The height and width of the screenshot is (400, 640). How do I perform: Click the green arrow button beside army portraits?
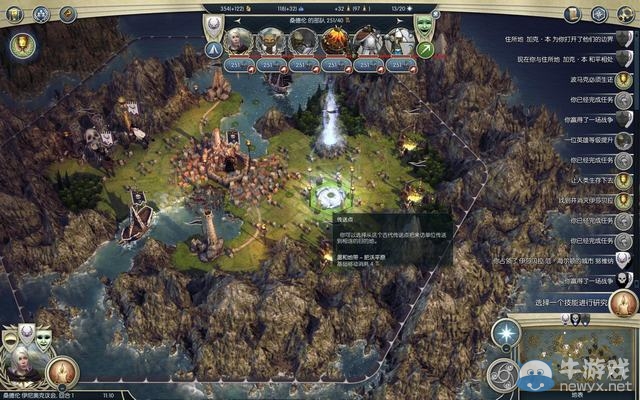pos(425,50)
